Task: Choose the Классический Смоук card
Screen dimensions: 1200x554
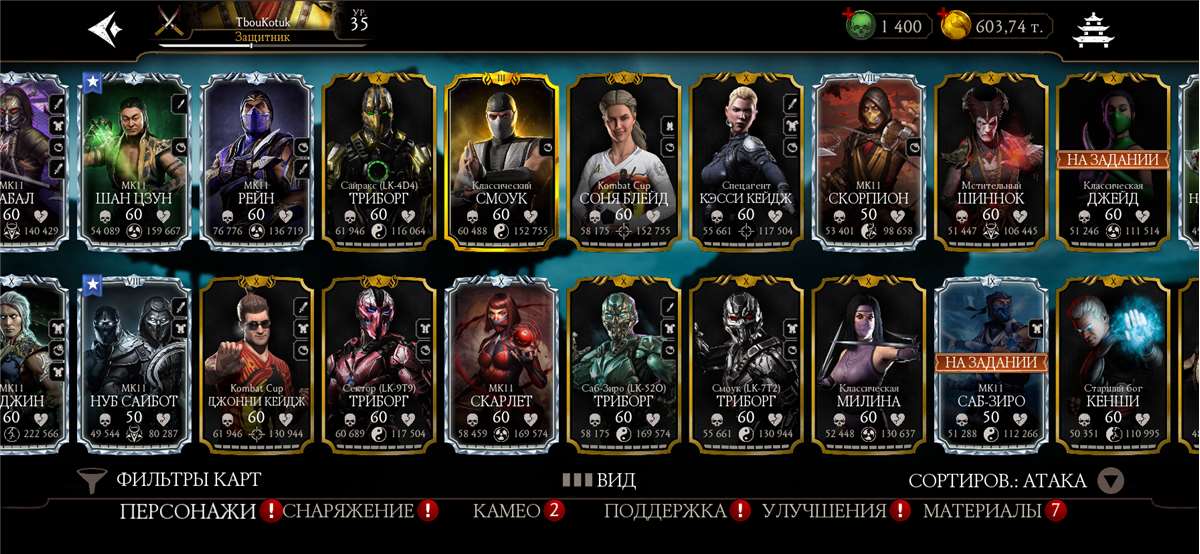Action: point(501,160)
